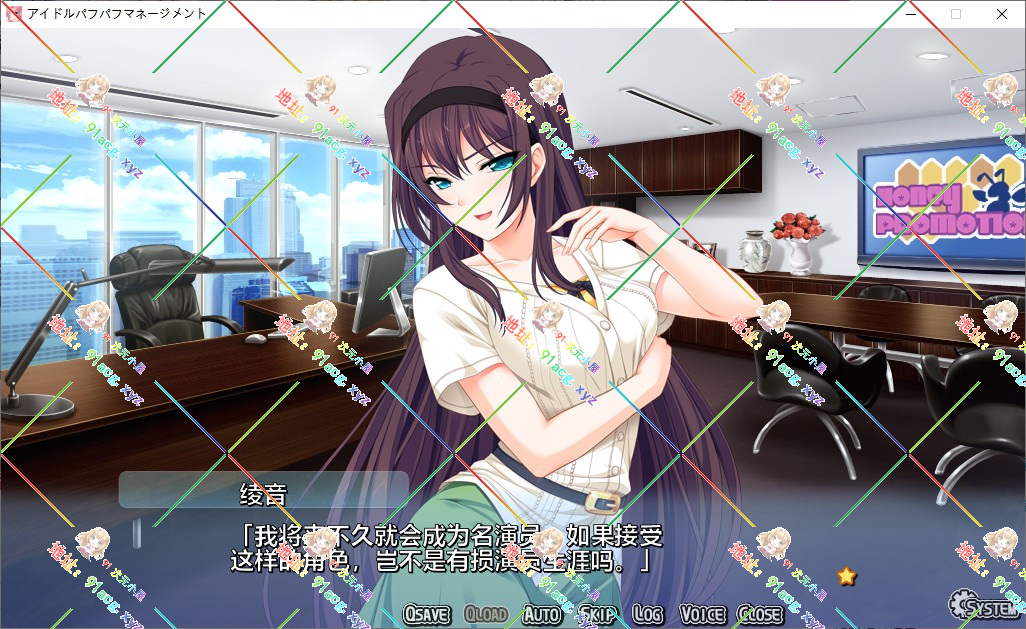This screenshot has width=1026, height=629.
Task: Open the dialogue LOG history
Action: point(648,614)
